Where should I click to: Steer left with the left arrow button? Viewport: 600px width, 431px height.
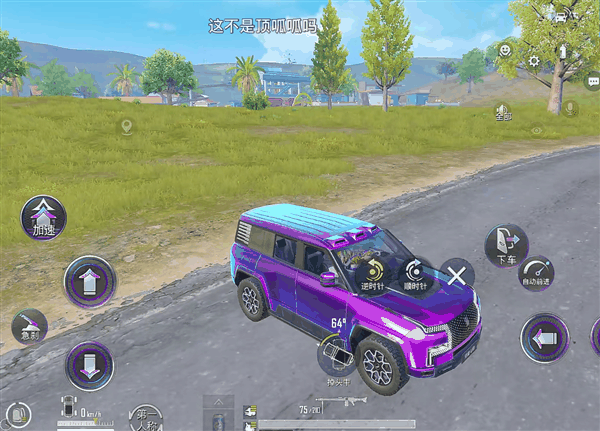(545, 338)
